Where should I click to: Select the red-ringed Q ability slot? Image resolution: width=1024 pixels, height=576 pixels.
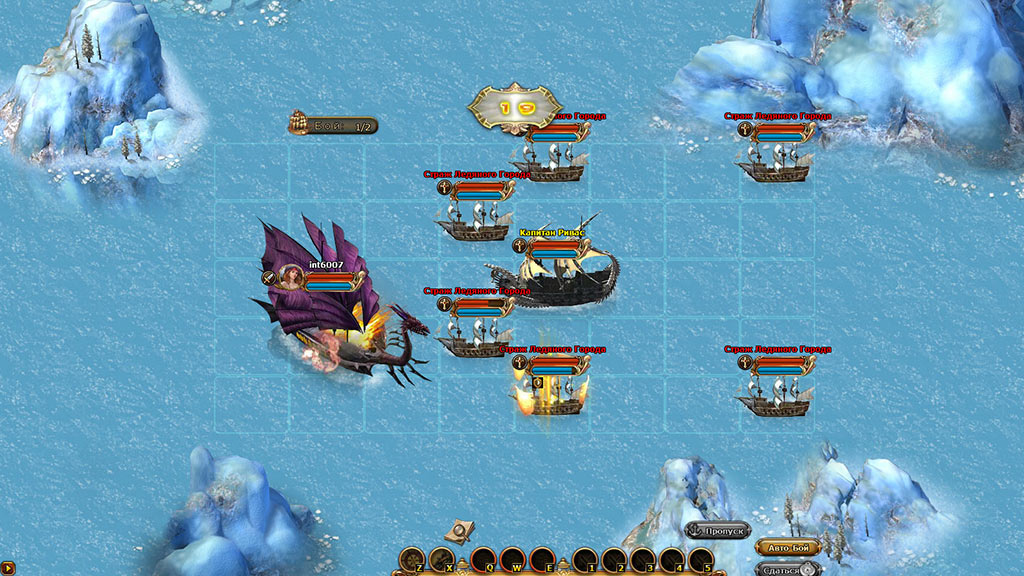(x=483, y=560)
